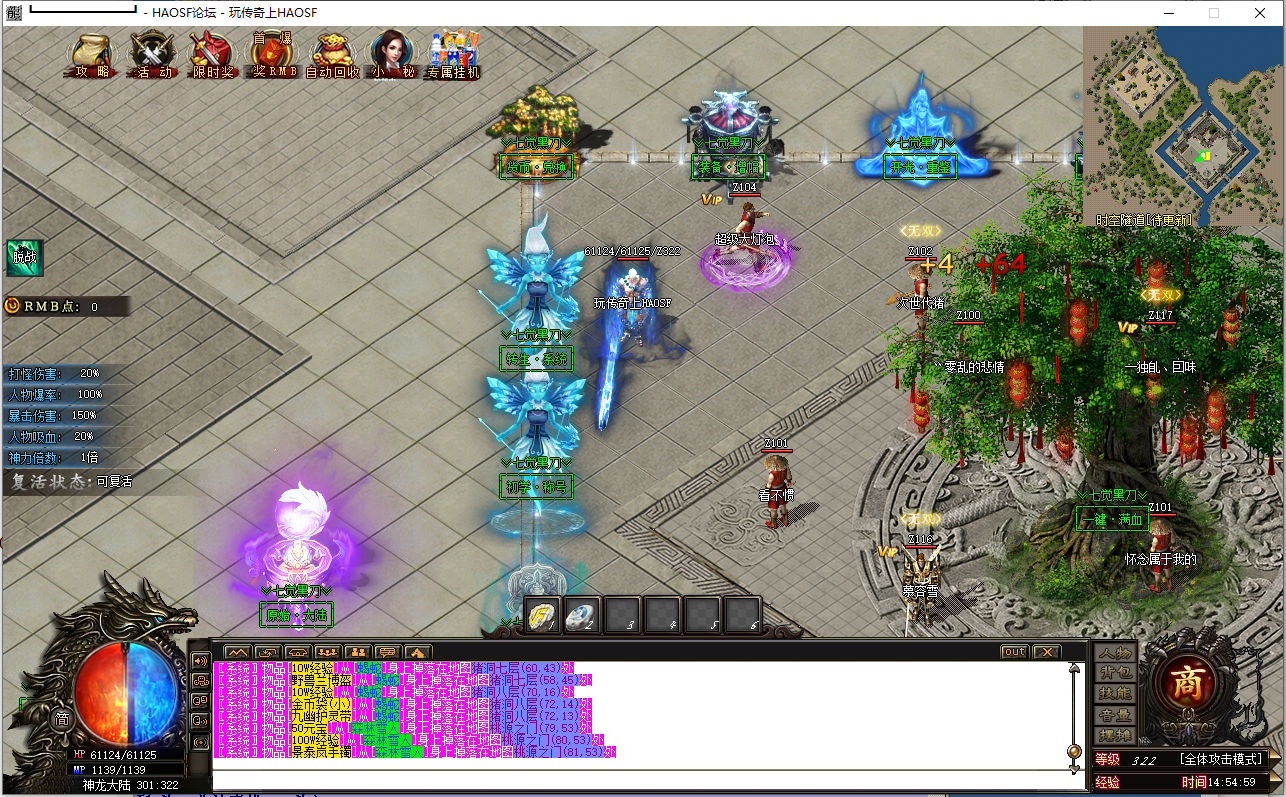Open the 背包 backpack panel
Screen dimensions: 1286x797
click(1114, 673)
